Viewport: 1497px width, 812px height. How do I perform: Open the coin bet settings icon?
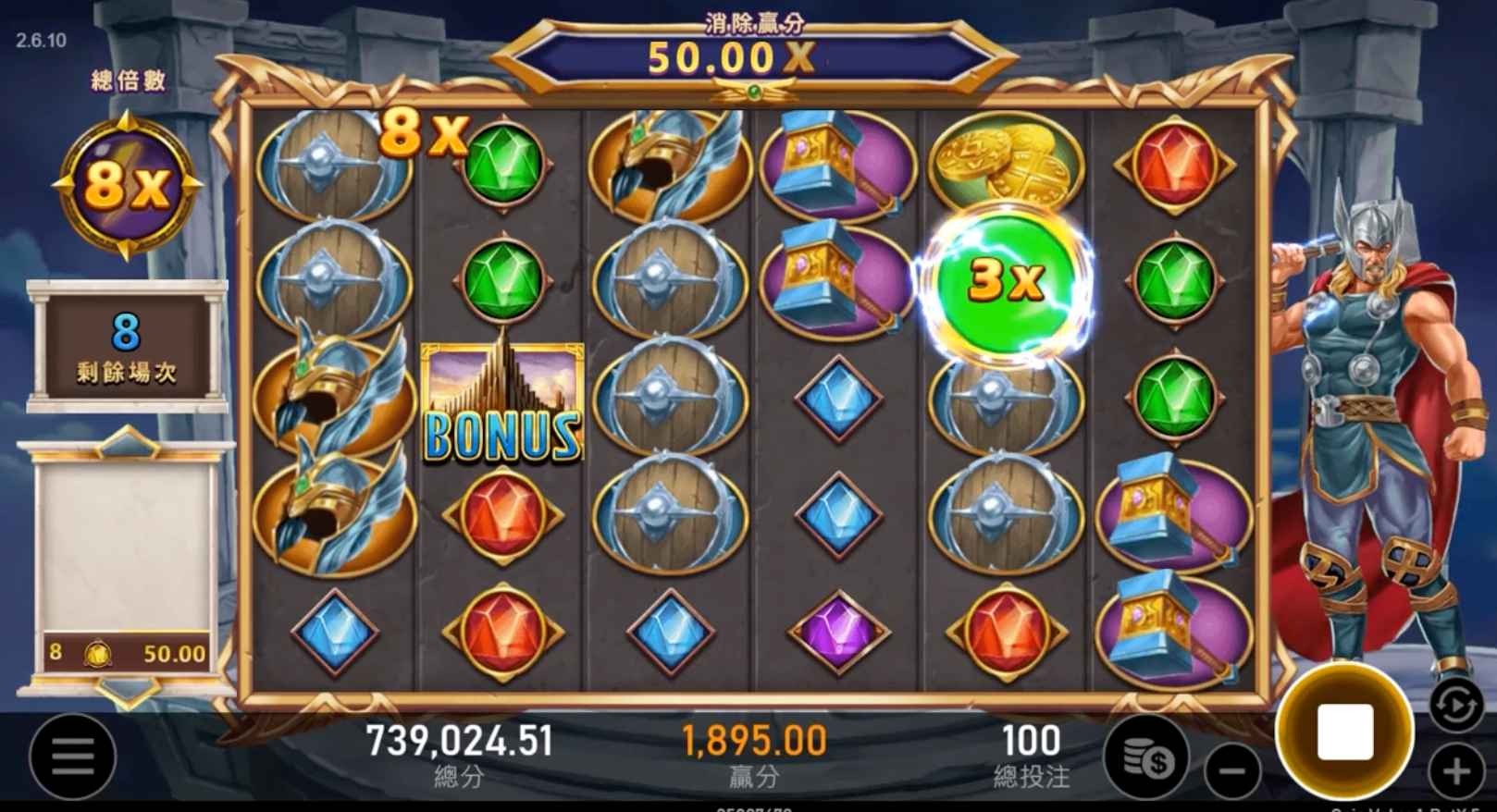1147,758
